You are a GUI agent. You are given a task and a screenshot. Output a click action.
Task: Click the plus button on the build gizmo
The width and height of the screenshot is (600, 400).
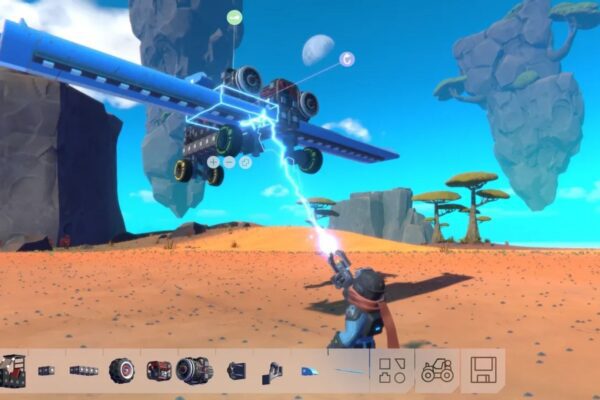[x=213, y=161]
